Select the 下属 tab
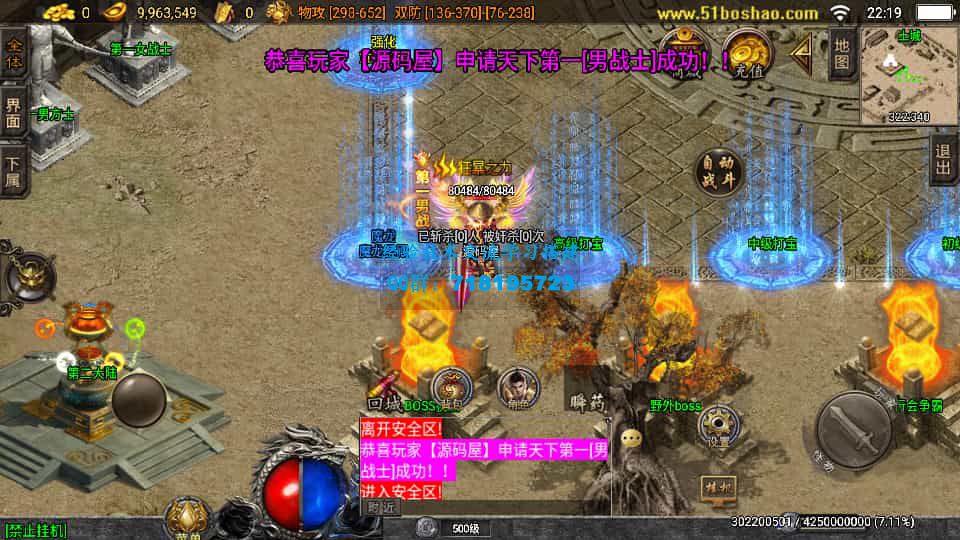This screenshot has height=540, width=960. pyautogui.click(x=14, y=171)
